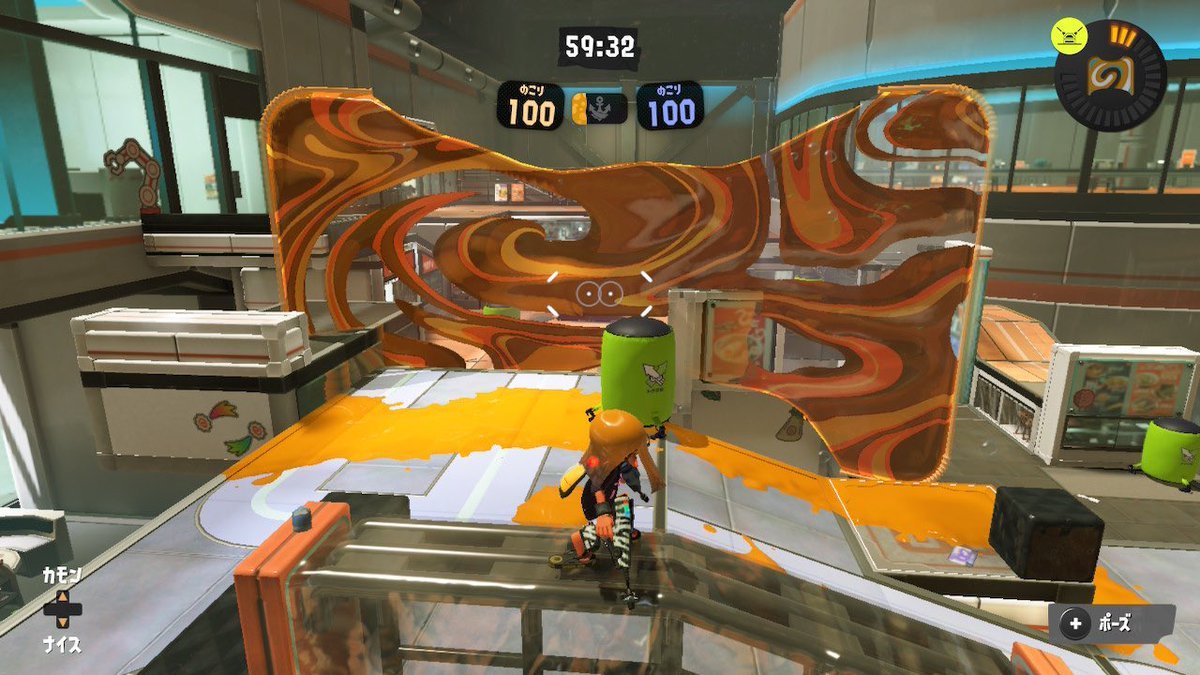Click the anchor mode icon between scores
This screenshot has height=675, width=1200.
click(x=600, y=108)
